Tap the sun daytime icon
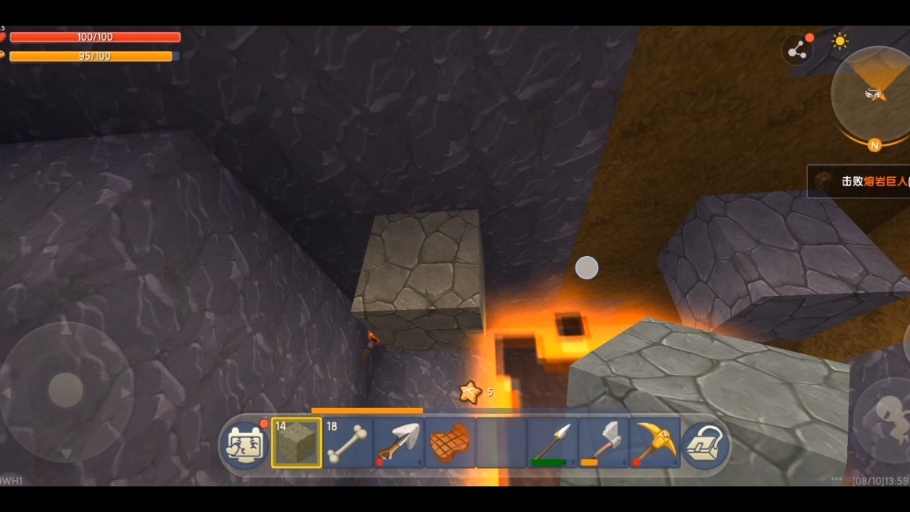The height and width of the screenshot is (512, 910). tap(840, 41)
